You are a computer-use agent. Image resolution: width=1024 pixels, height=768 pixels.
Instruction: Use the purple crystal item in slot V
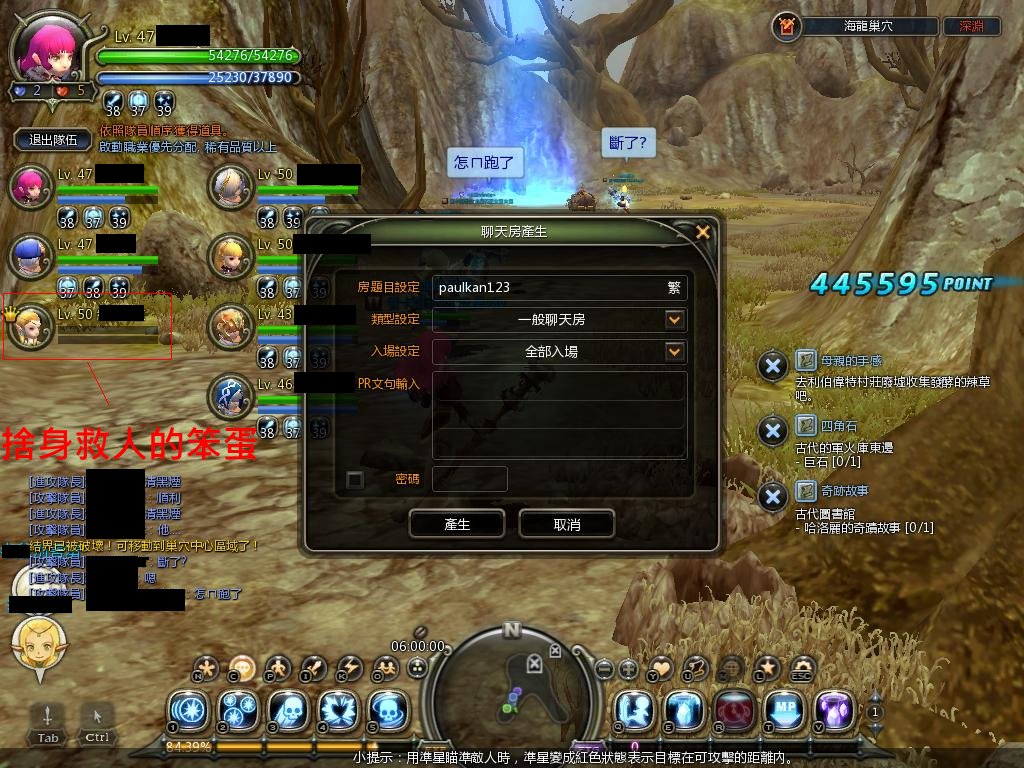[834, 710]
